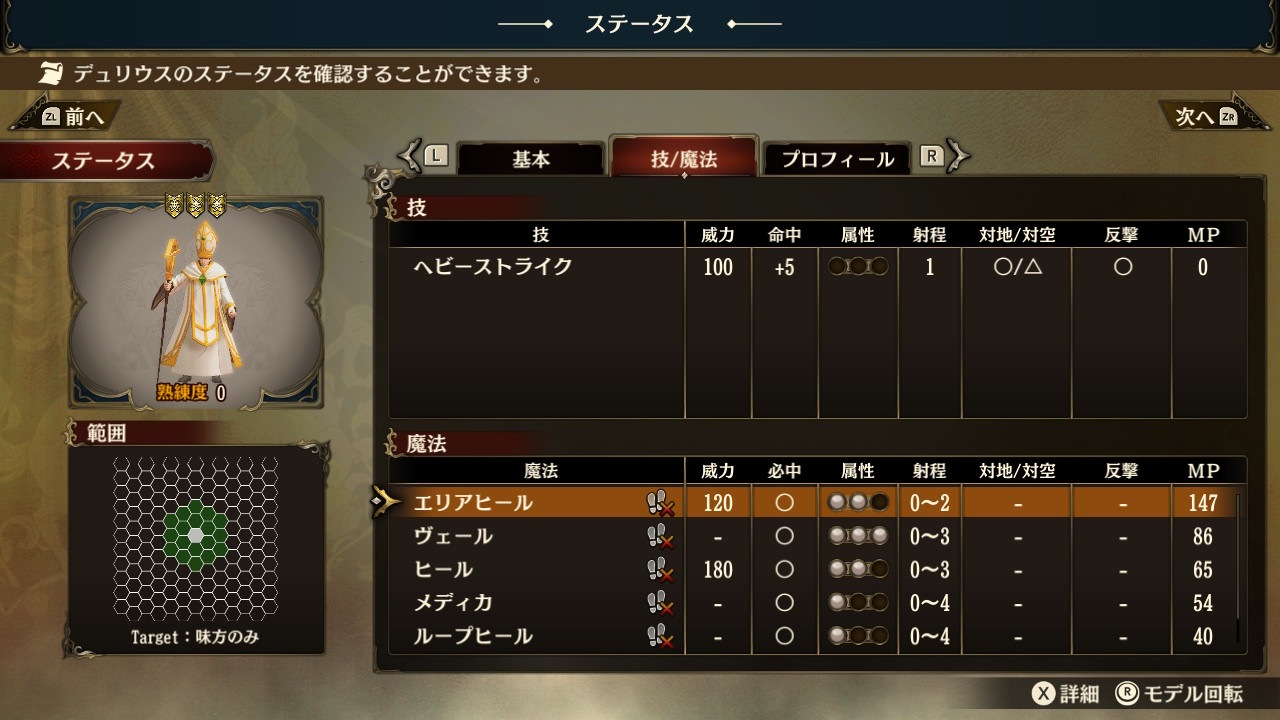This screenshot has width=1280, height=720.
Task: Click the magic list scrollbar
Action: click(x=1238, y=567)
